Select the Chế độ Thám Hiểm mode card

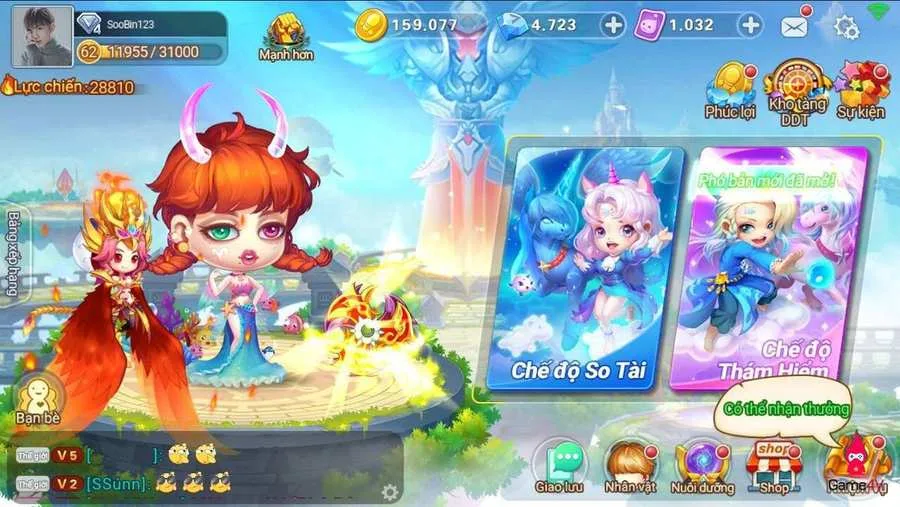coord(768,268)
